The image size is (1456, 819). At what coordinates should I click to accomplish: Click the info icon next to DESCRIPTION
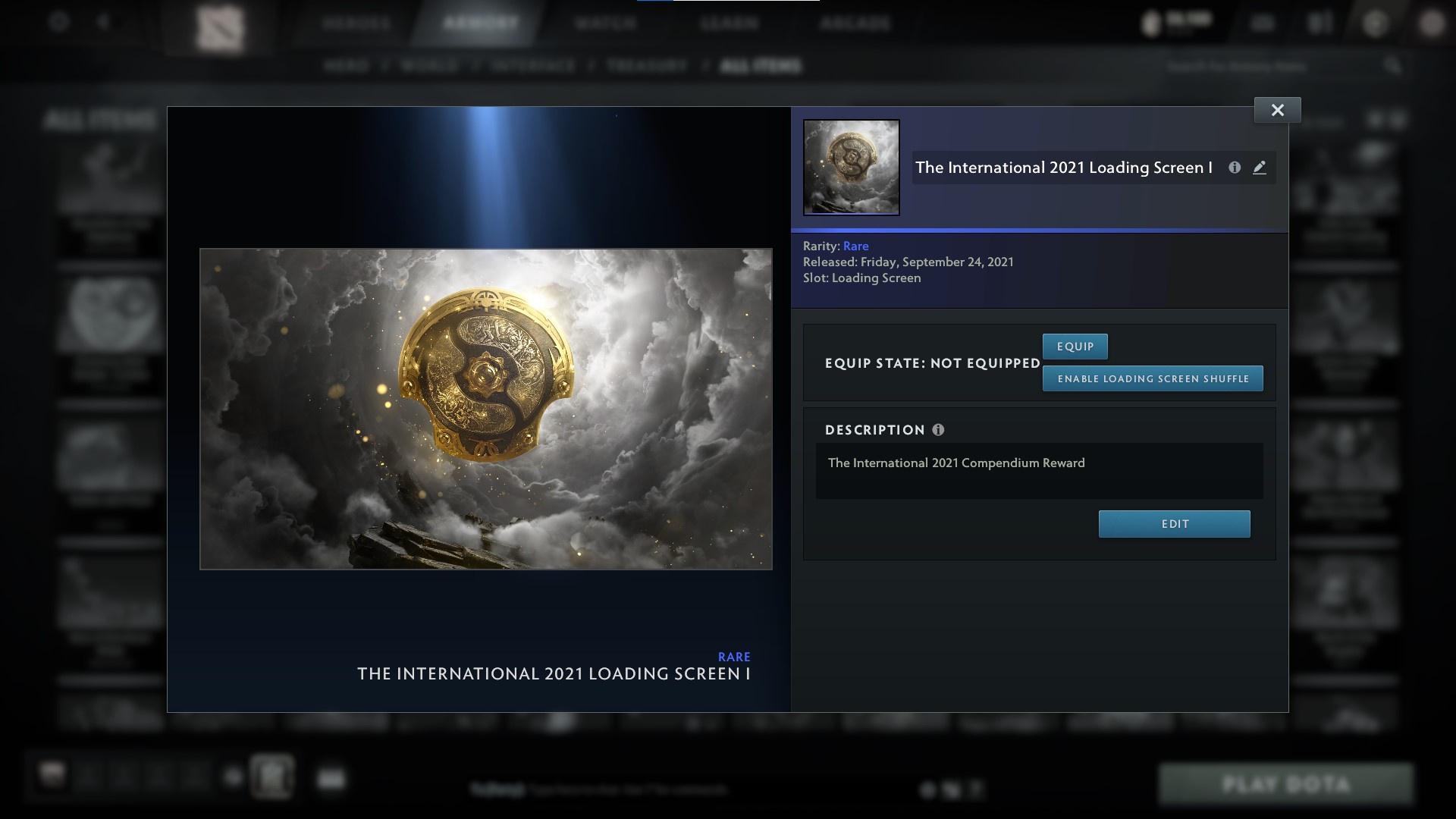click(940, 430)
